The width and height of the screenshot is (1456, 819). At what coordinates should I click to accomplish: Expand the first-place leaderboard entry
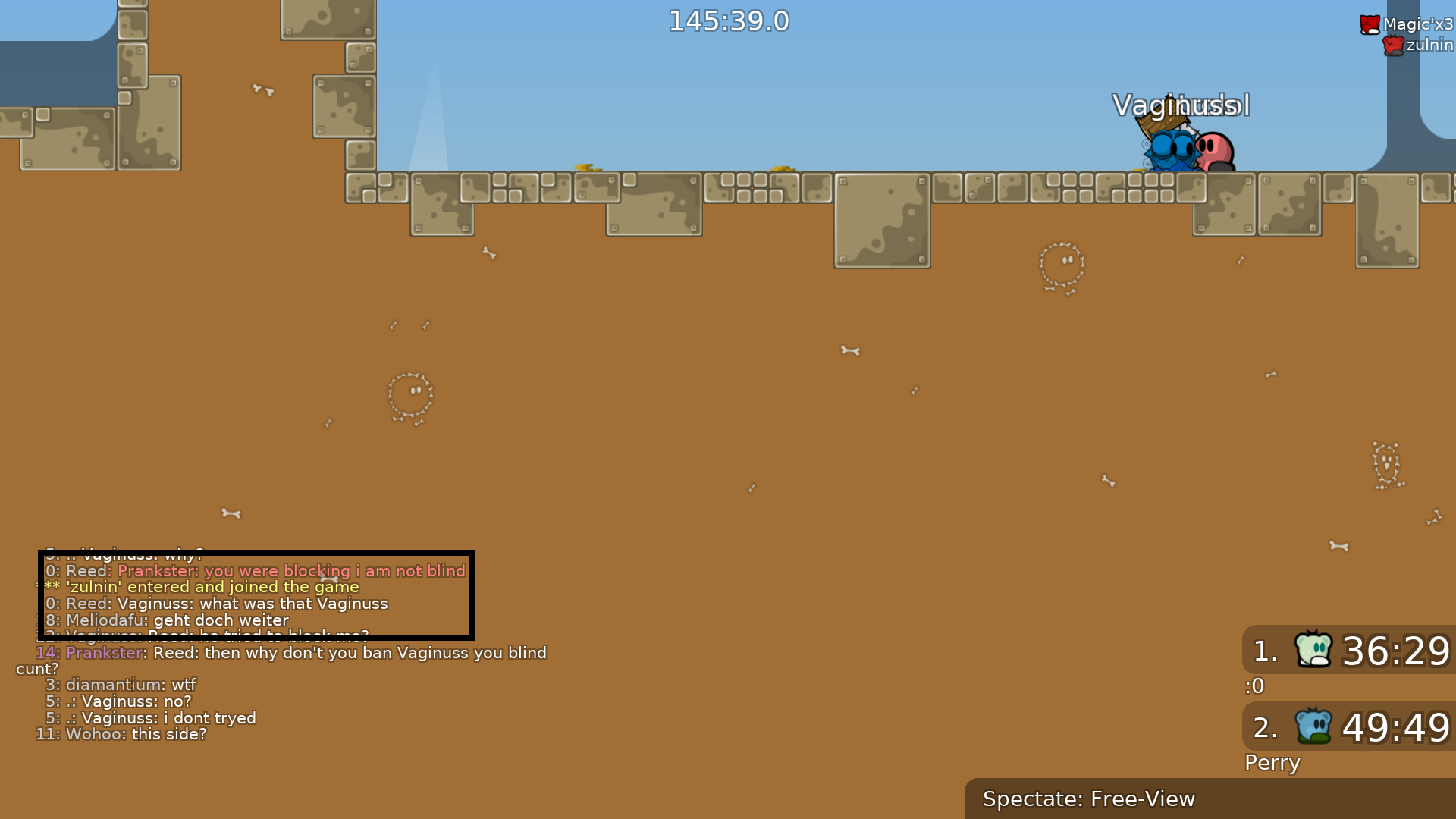(1357, 651)
